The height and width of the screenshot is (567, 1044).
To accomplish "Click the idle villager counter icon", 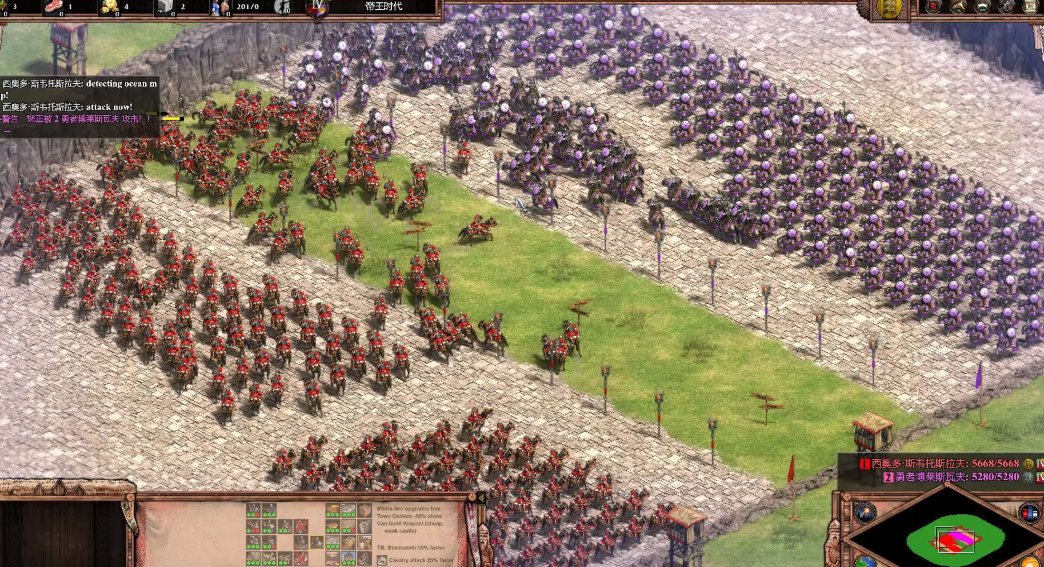I will point(281,7).
